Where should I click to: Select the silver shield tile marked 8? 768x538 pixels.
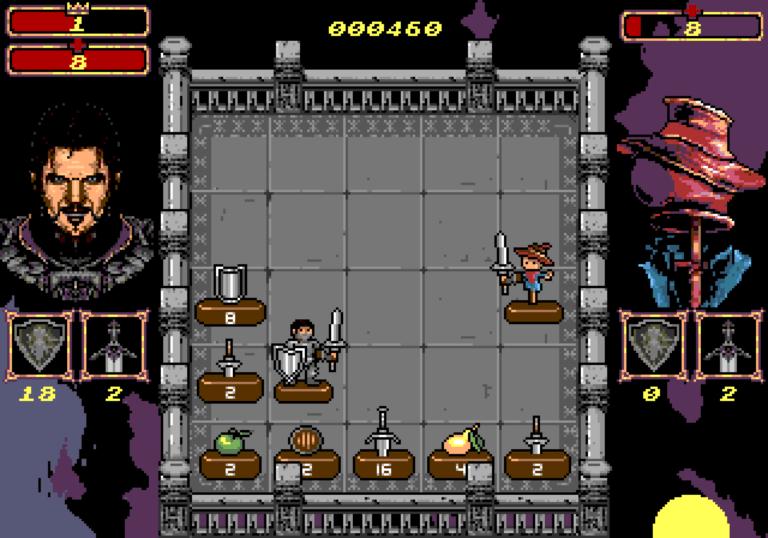click(x=230, y=296)
